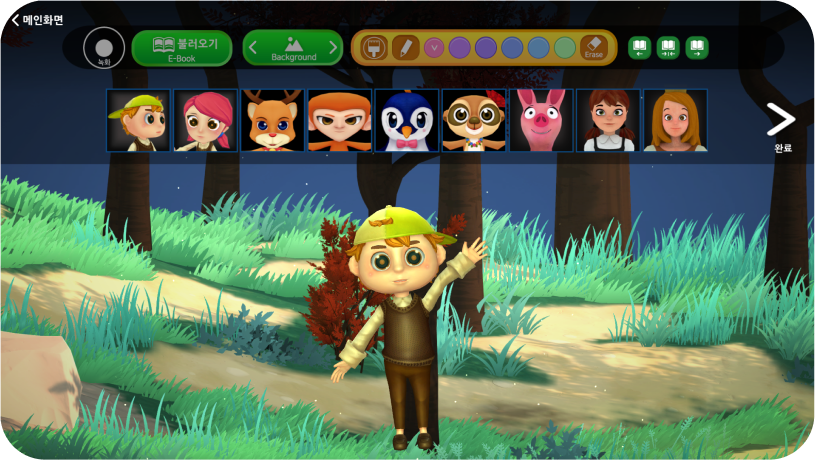Choose the green color swatch
The image size is (815, 460).
(565, 47)
